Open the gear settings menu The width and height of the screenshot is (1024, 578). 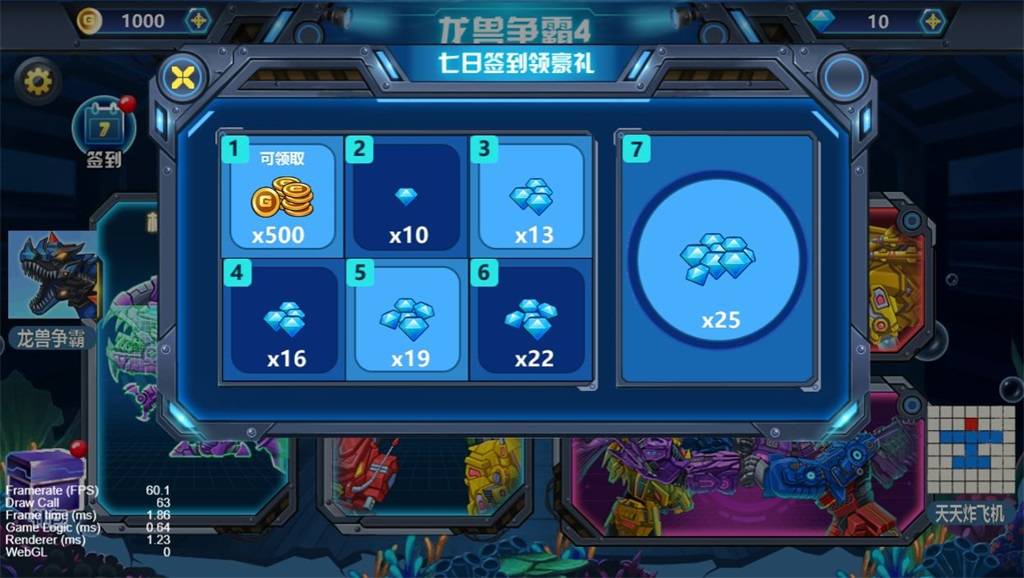(x=38, y=80)
